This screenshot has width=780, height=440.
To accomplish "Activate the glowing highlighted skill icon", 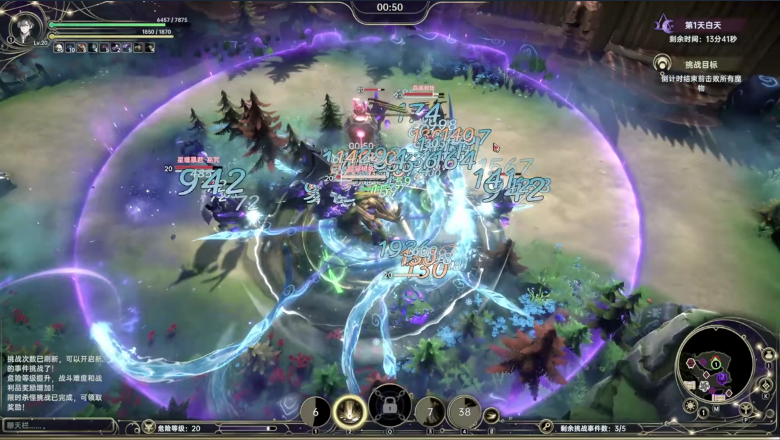I will click(x=350, y=410).
